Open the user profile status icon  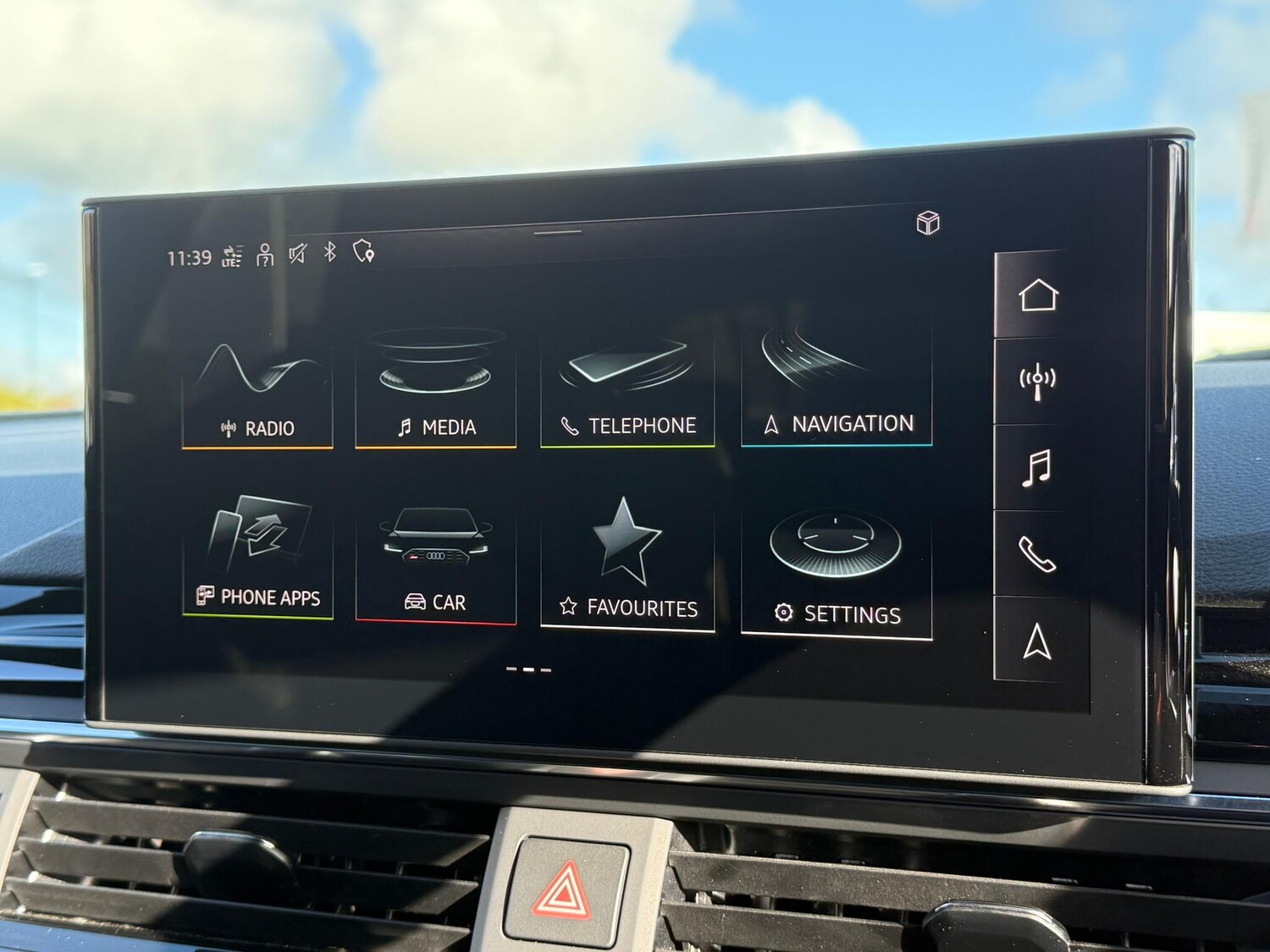(265, 255)
